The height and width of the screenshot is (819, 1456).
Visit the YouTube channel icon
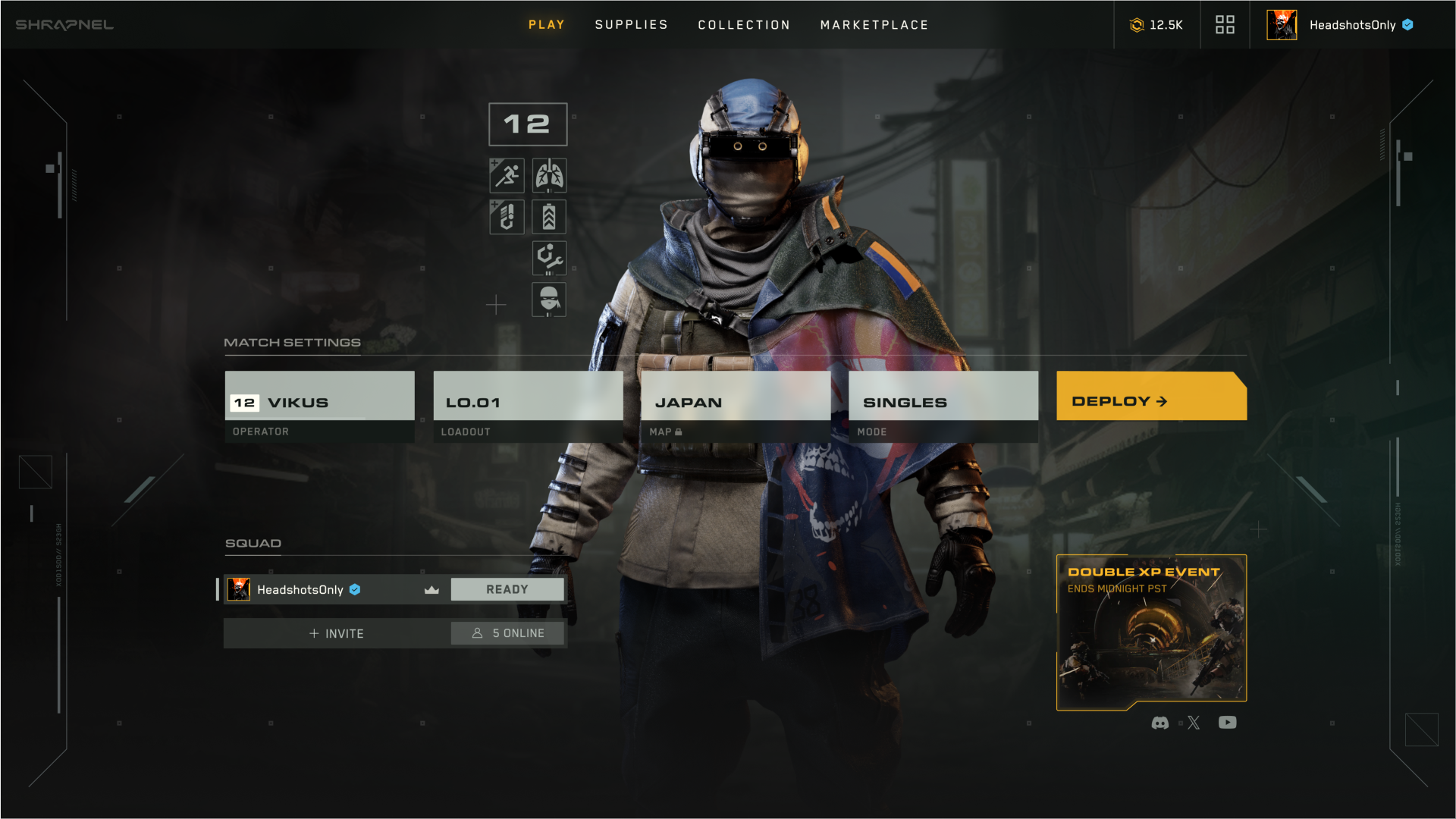pyautogui.click(x=1227, y=723)
